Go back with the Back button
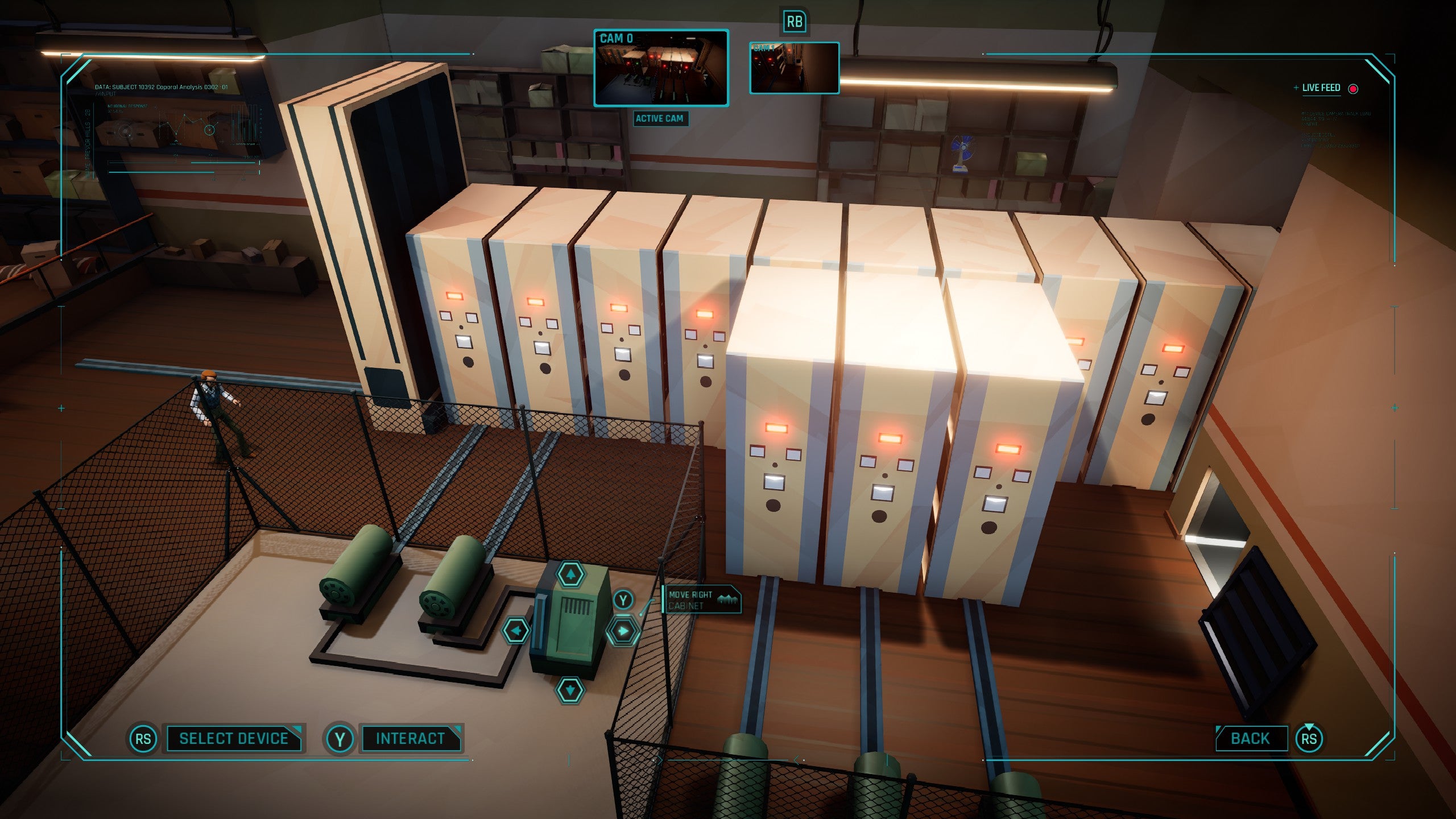Image resolution: width=1456 pixels, height=819 pixels. 1250,738
